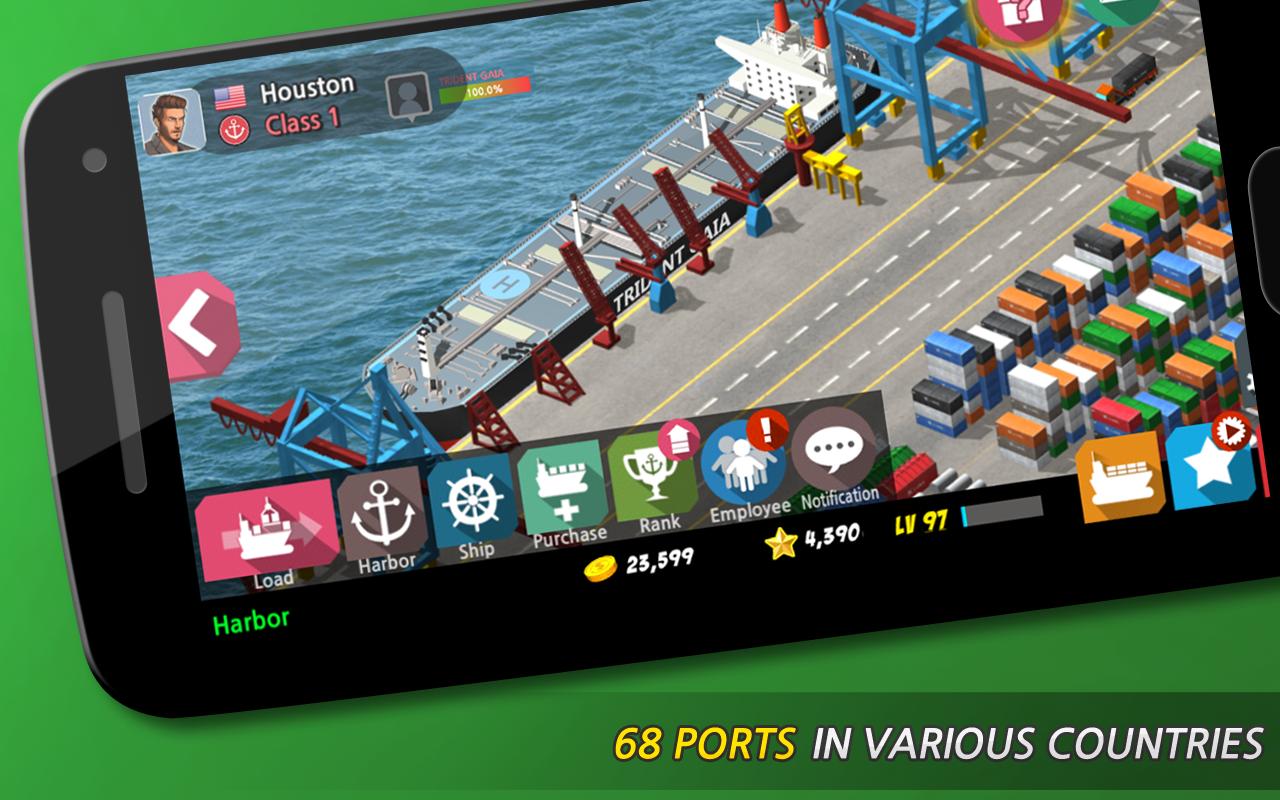The image size is (1280, 800).
Task: Open the Employee management icon
Action: 740,464
